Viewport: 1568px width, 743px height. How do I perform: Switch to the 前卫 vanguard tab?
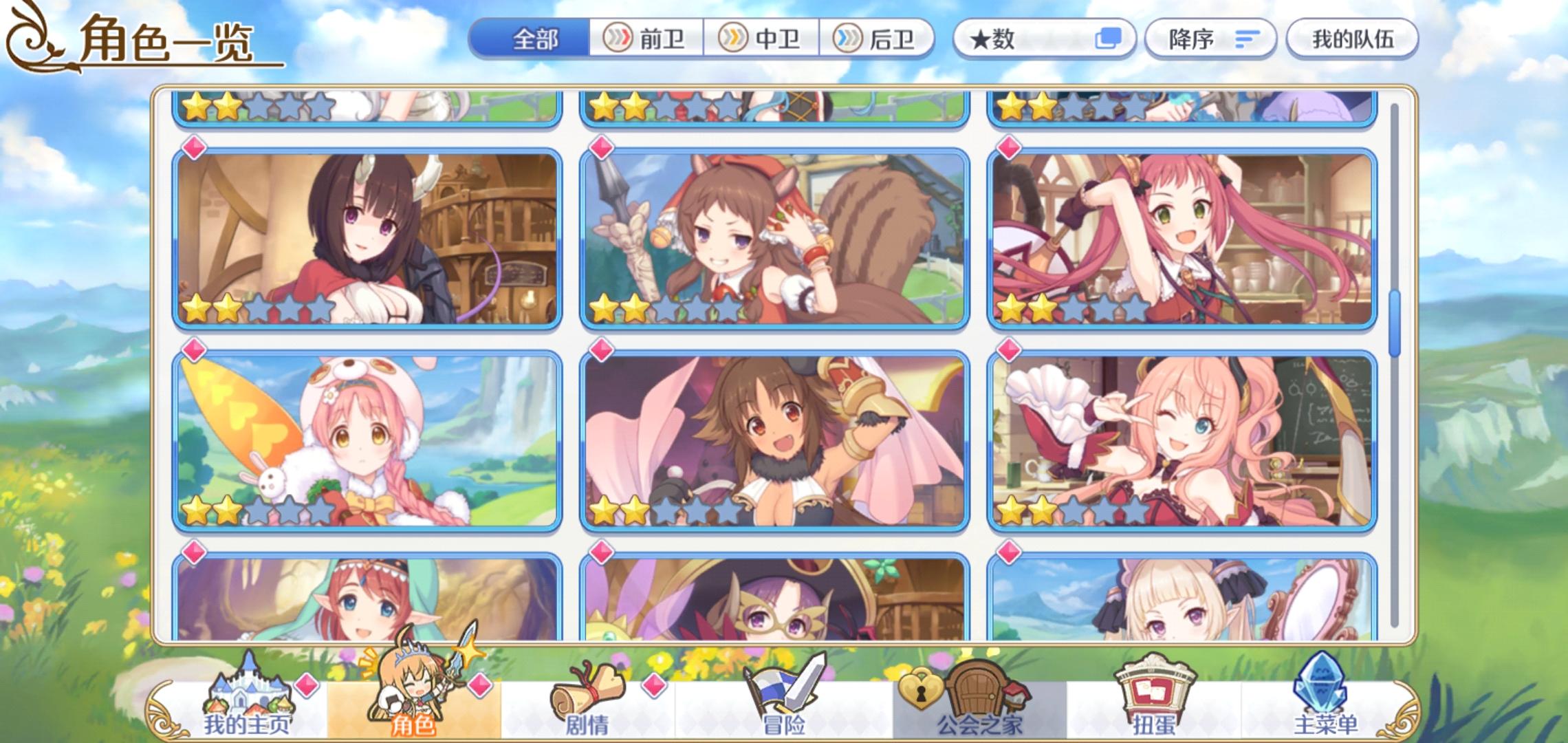click(x=646, y=39)
